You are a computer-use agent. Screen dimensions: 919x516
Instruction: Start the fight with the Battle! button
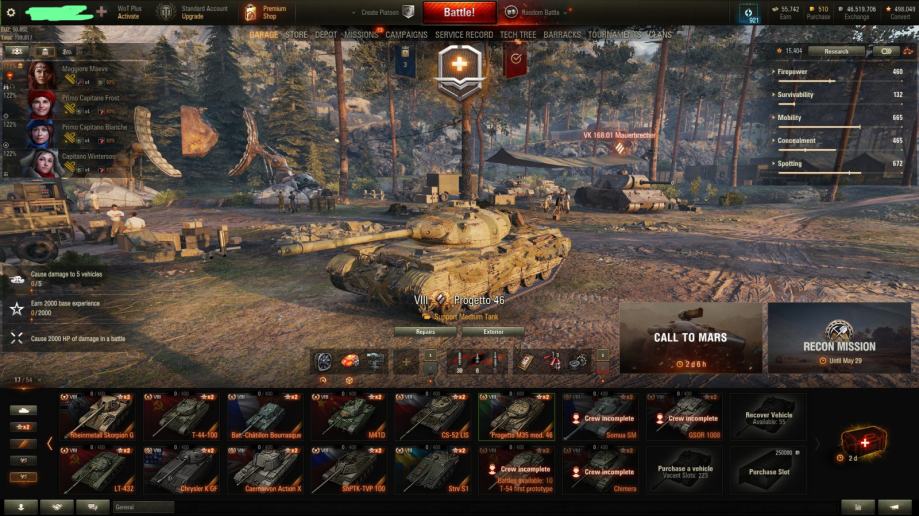pos(459,12)
